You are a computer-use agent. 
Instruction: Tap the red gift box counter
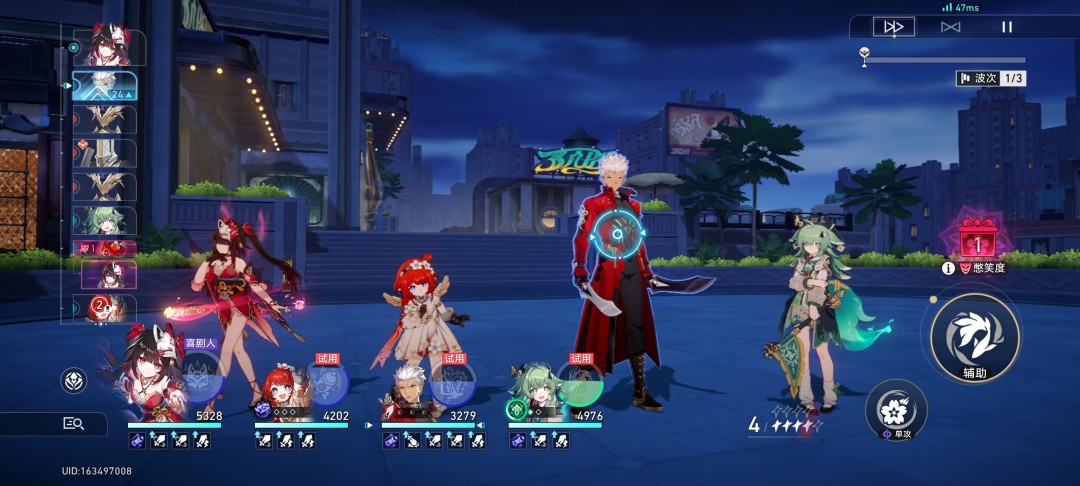coord(976,240)
